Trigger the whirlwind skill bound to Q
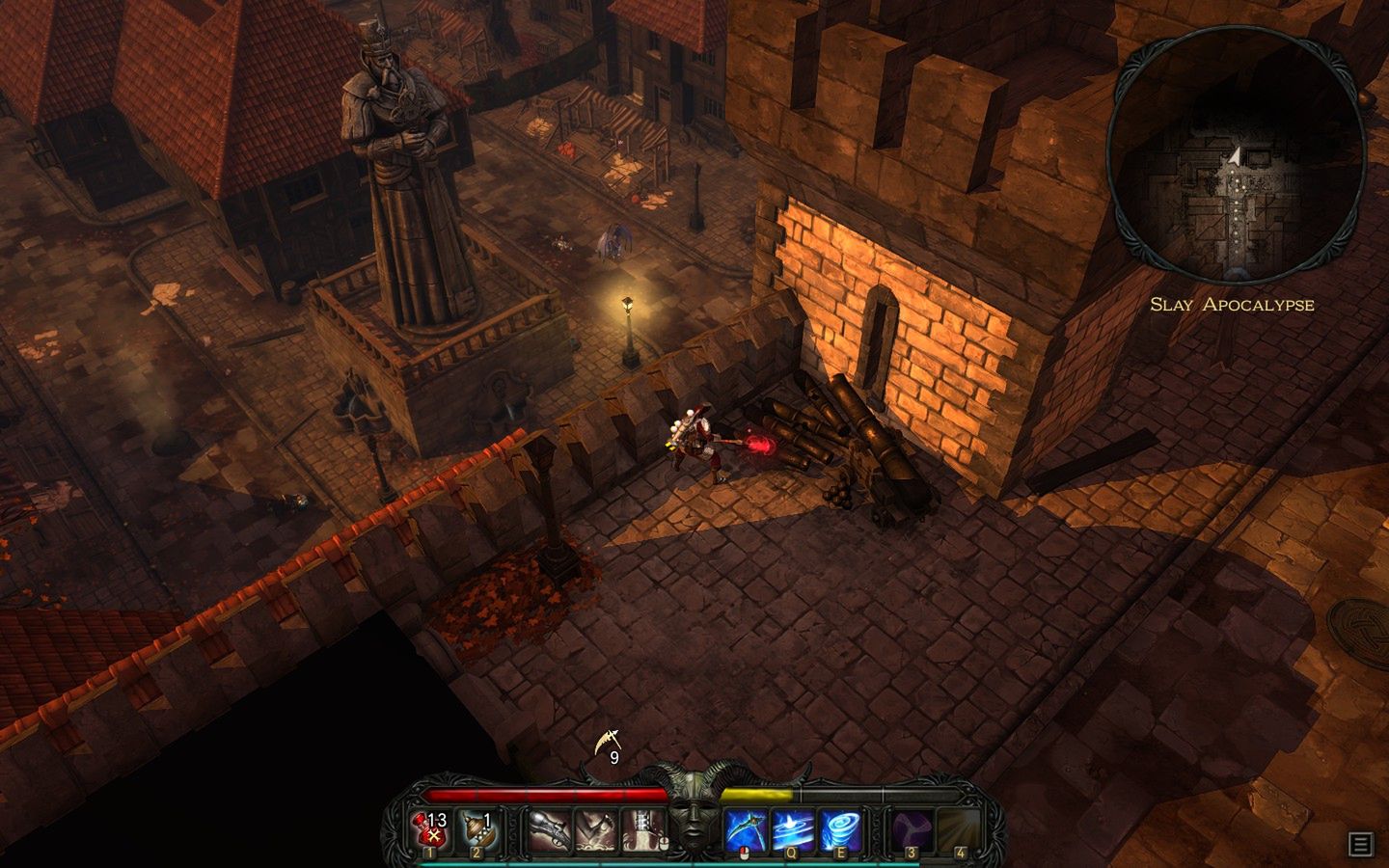1389x868 pixels. [x=793, y=827]
